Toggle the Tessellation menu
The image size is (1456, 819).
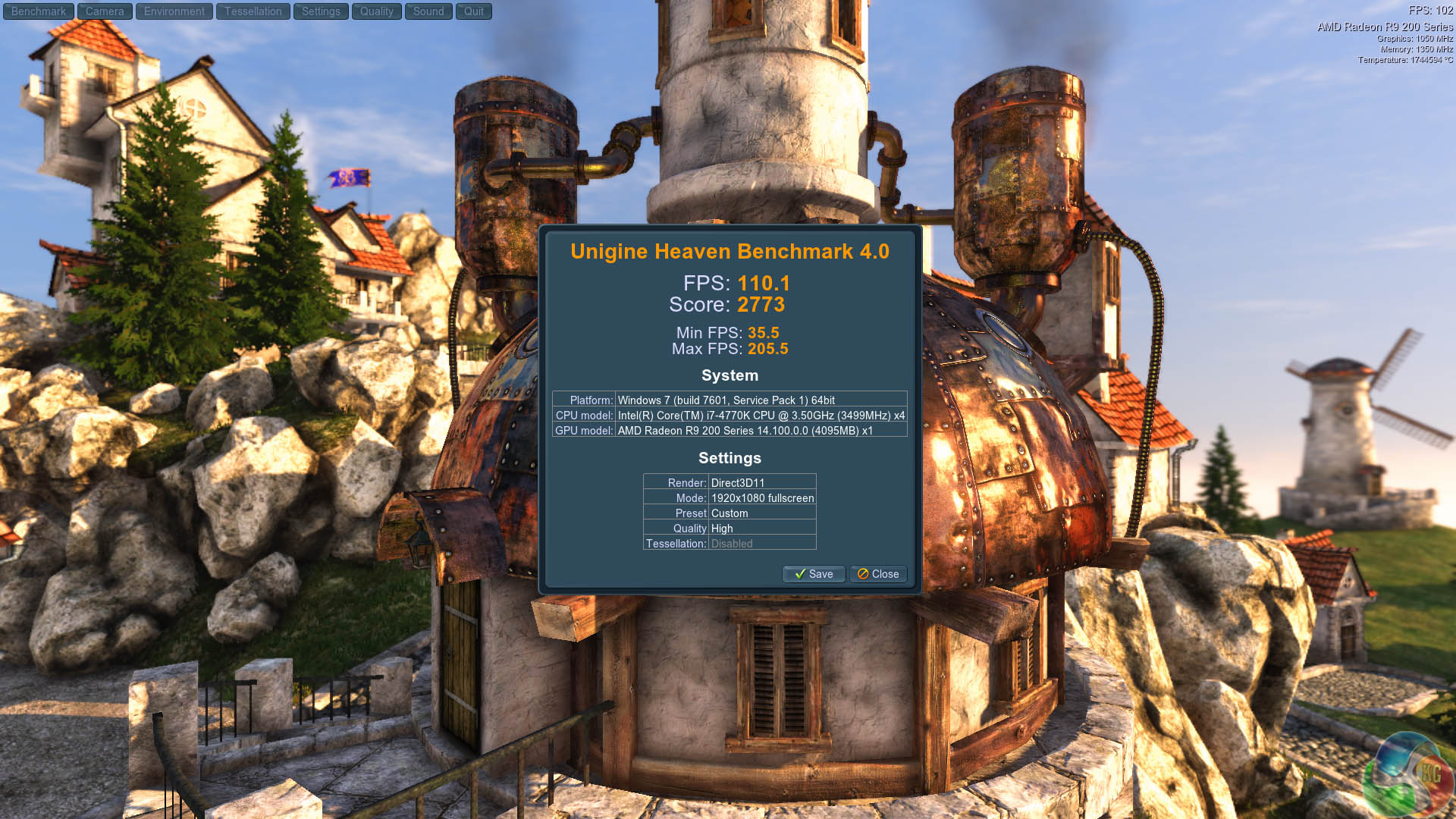click(253, 11)
